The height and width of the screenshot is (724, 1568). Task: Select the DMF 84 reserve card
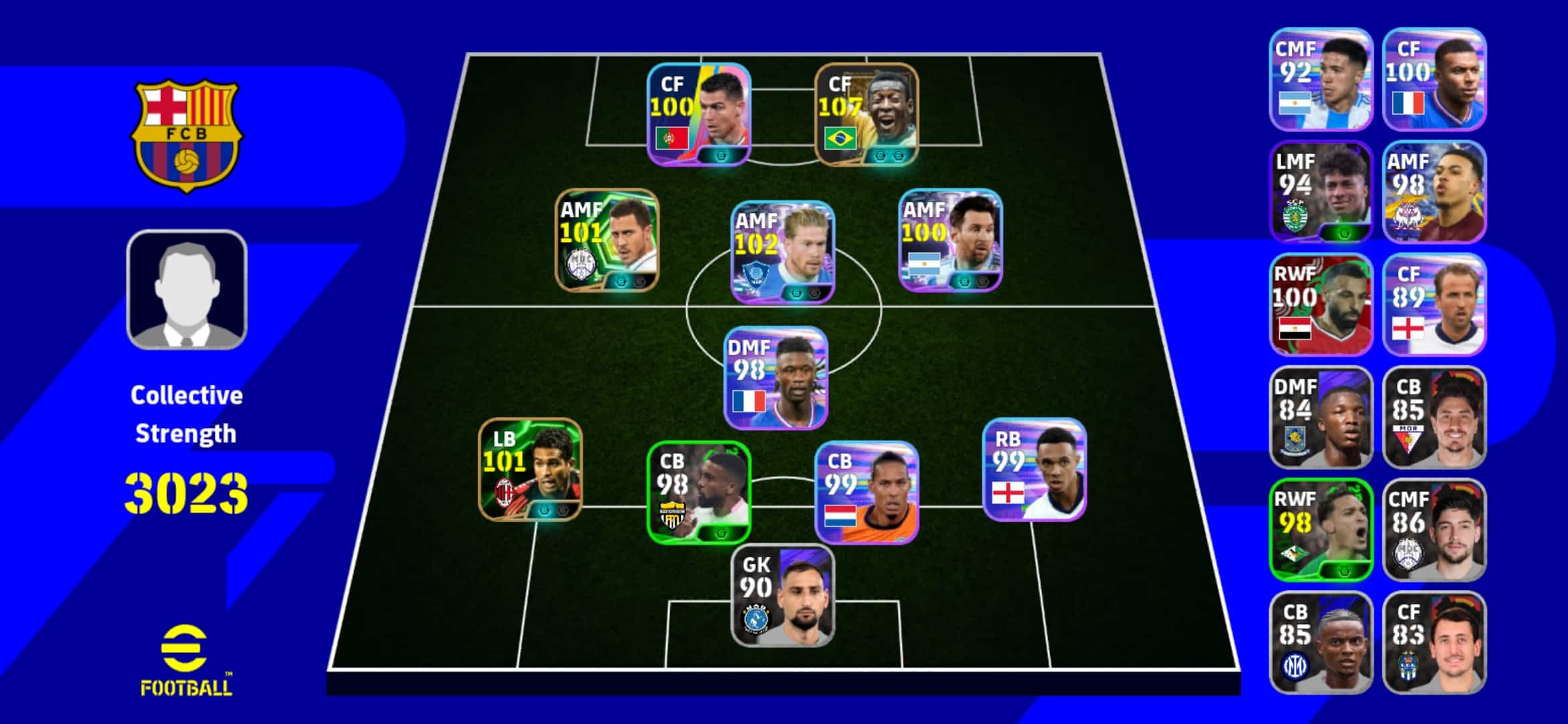[1321, 417]
